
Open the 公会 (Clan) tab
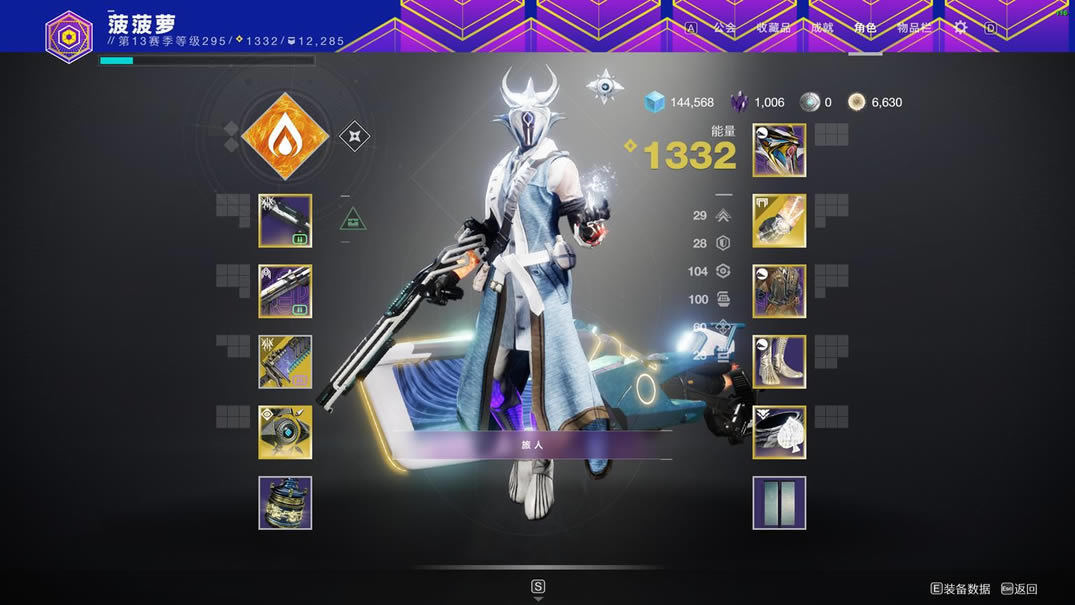tap(724, 28)
